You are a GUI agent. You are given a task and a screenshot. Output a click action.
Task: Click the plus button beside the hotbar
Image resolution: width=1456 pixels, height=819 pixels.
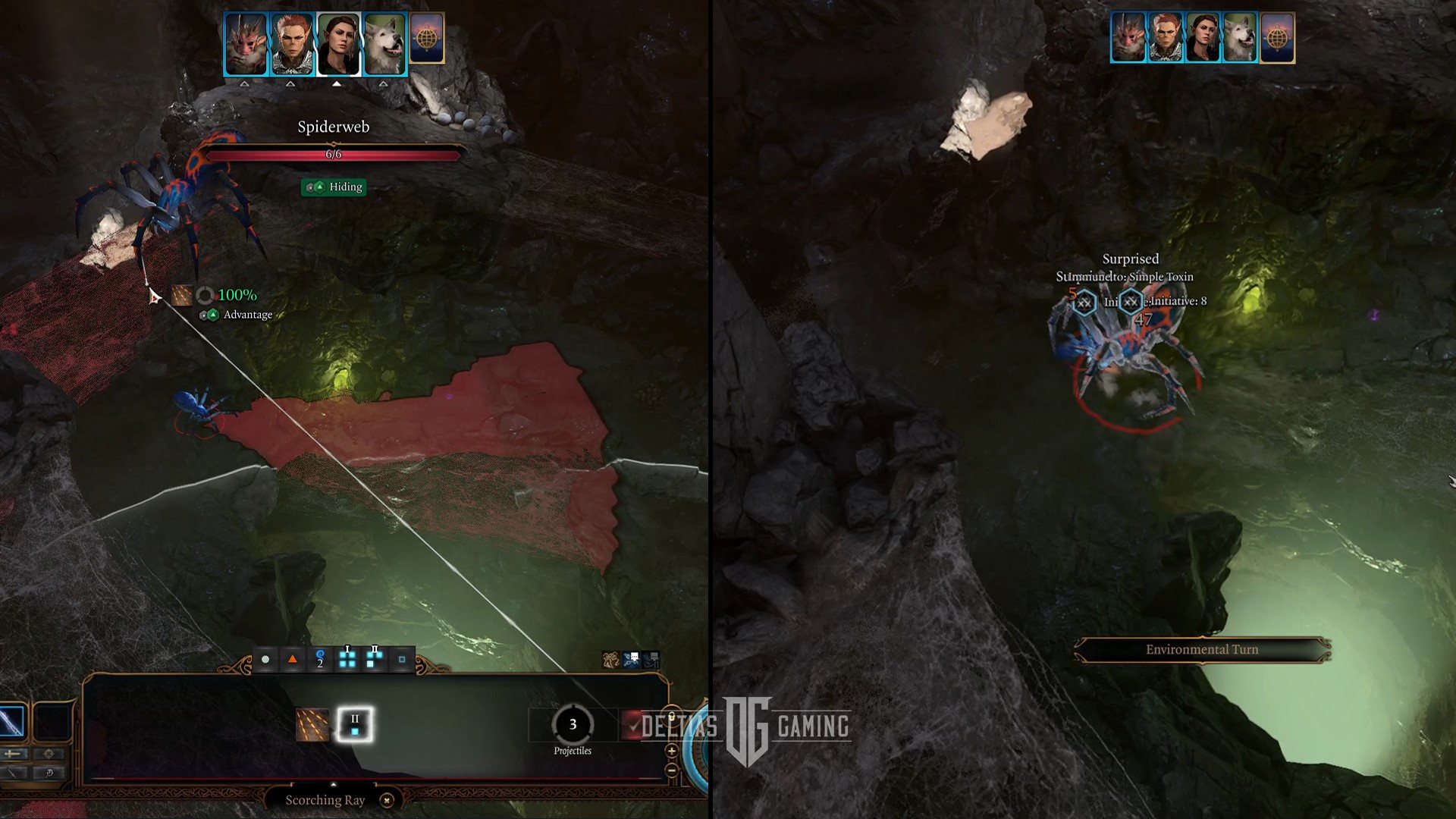pos(671,751)
